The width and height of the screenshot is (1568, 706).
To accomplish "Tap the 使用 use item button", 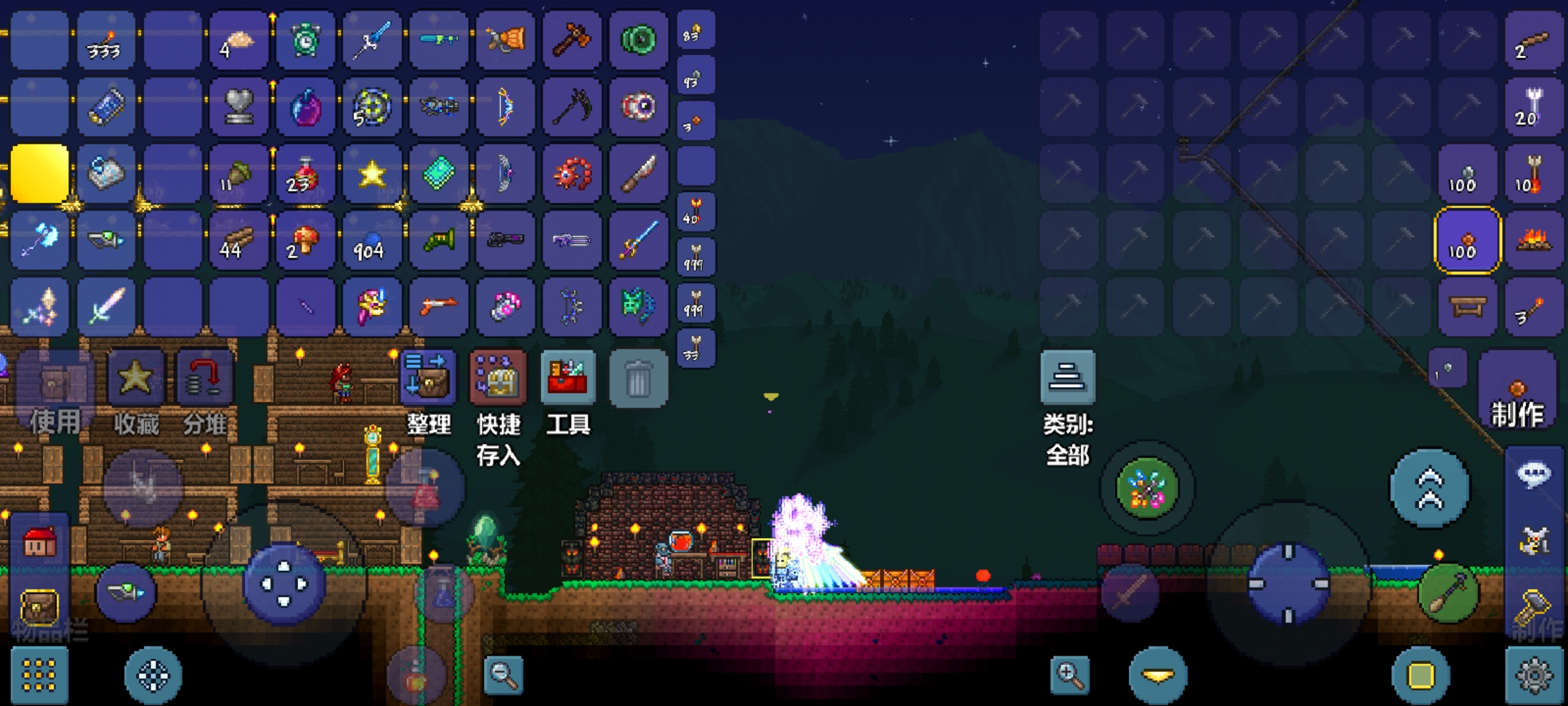I will pos(56,386).
